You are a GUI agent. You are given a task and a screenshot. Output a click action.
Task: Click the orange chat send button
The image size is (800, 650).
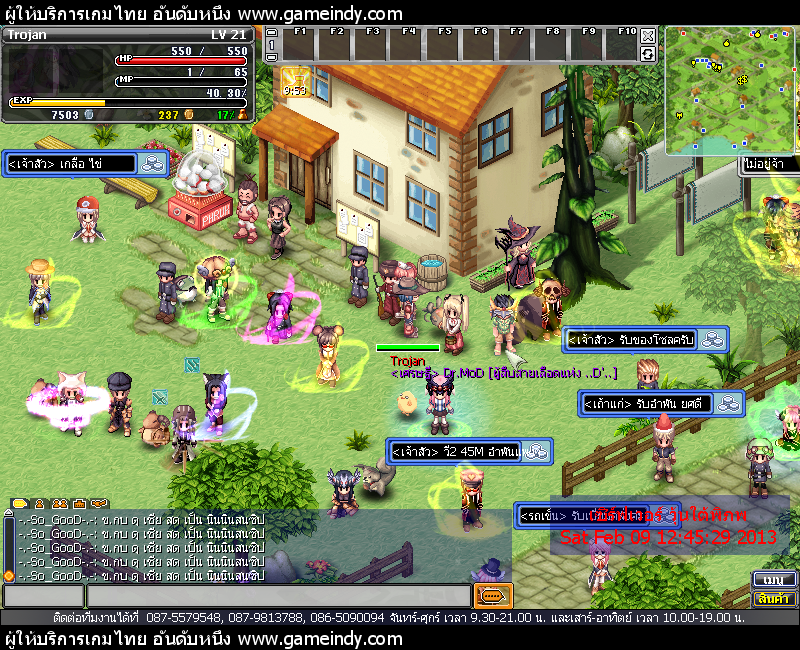[x=493, y=596]
